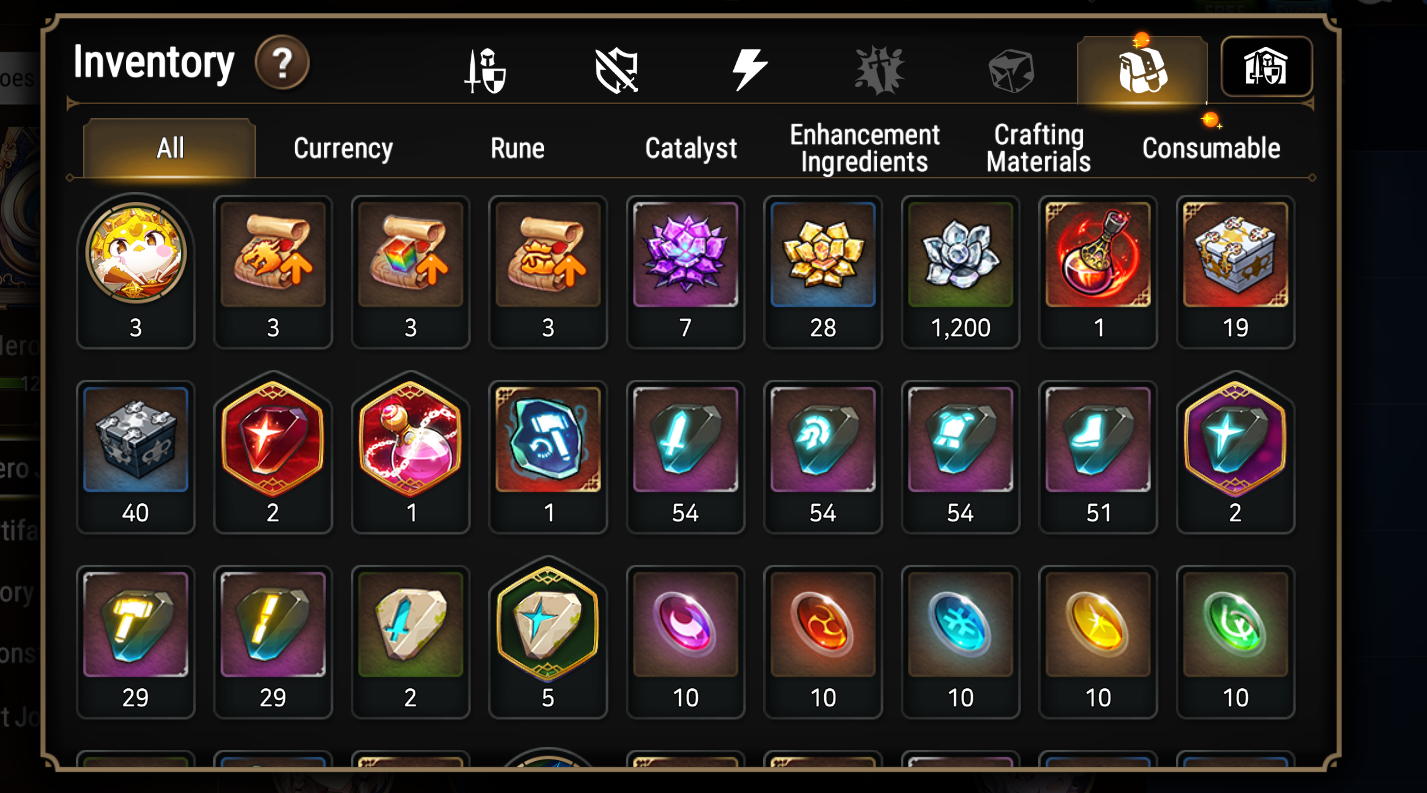This screenshot has height=793, width=1427.
Task: Click the red potion item with count 1
Action: coord(1098,253)
